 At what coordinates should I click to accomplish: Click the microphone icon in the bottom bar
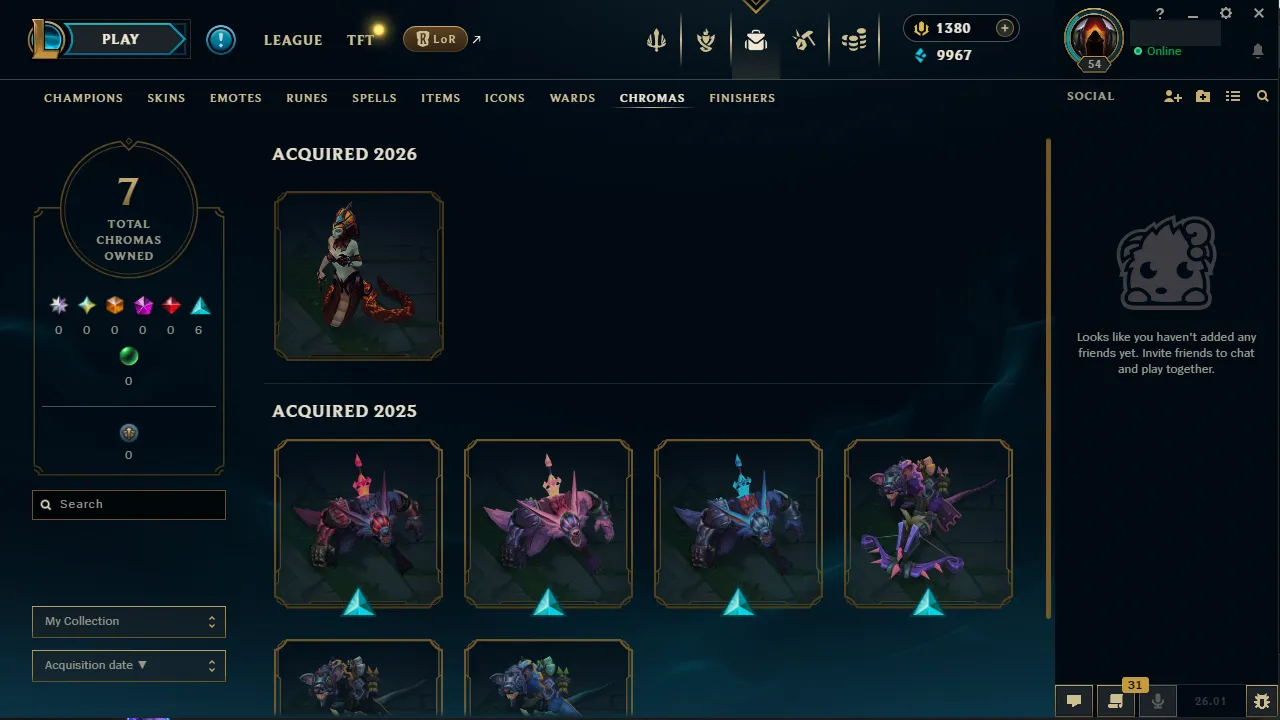(x=1157, y=700)
